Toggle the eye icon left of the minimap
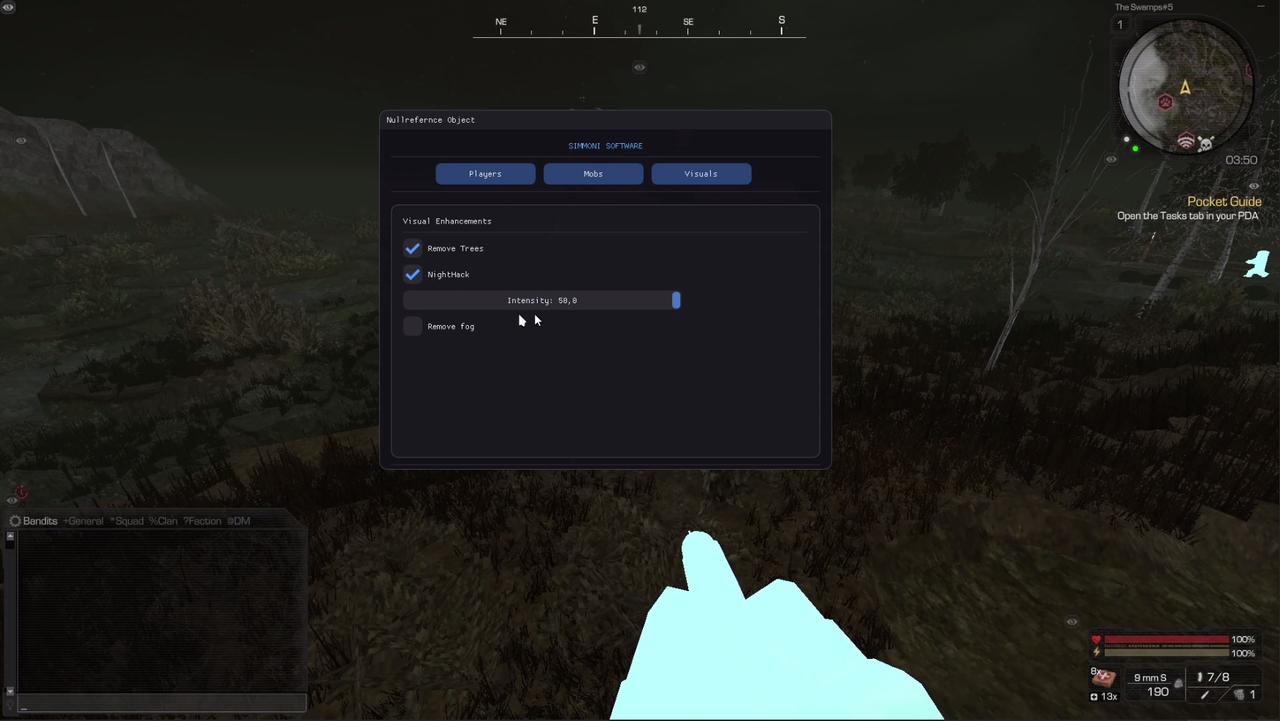 pos(1111,159)
